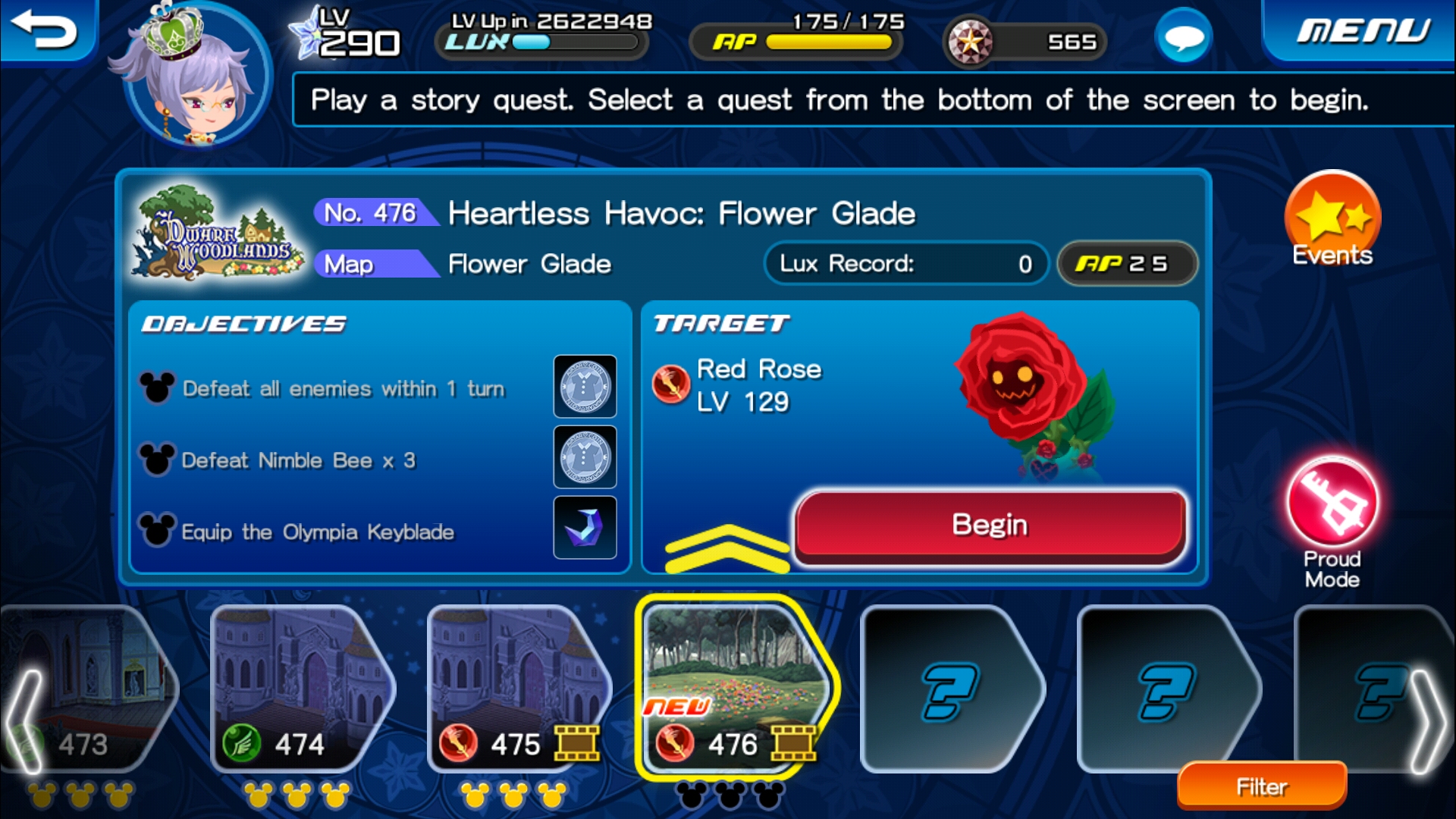Tap the Begin quest button
Image resolution: width=1456 pixels, height=819 pixels.
(990, 526)
